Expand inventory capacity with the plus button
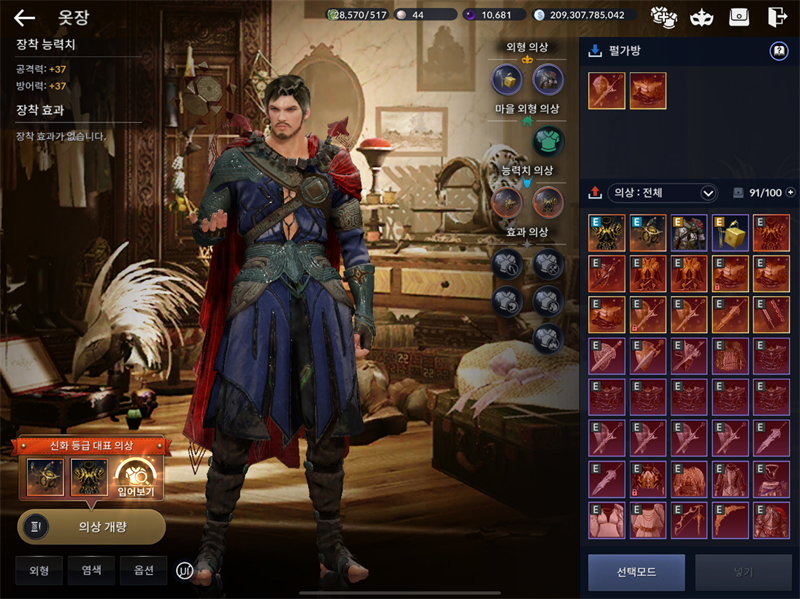This screenshot has width=800, height=599. (x=790, y=193)
